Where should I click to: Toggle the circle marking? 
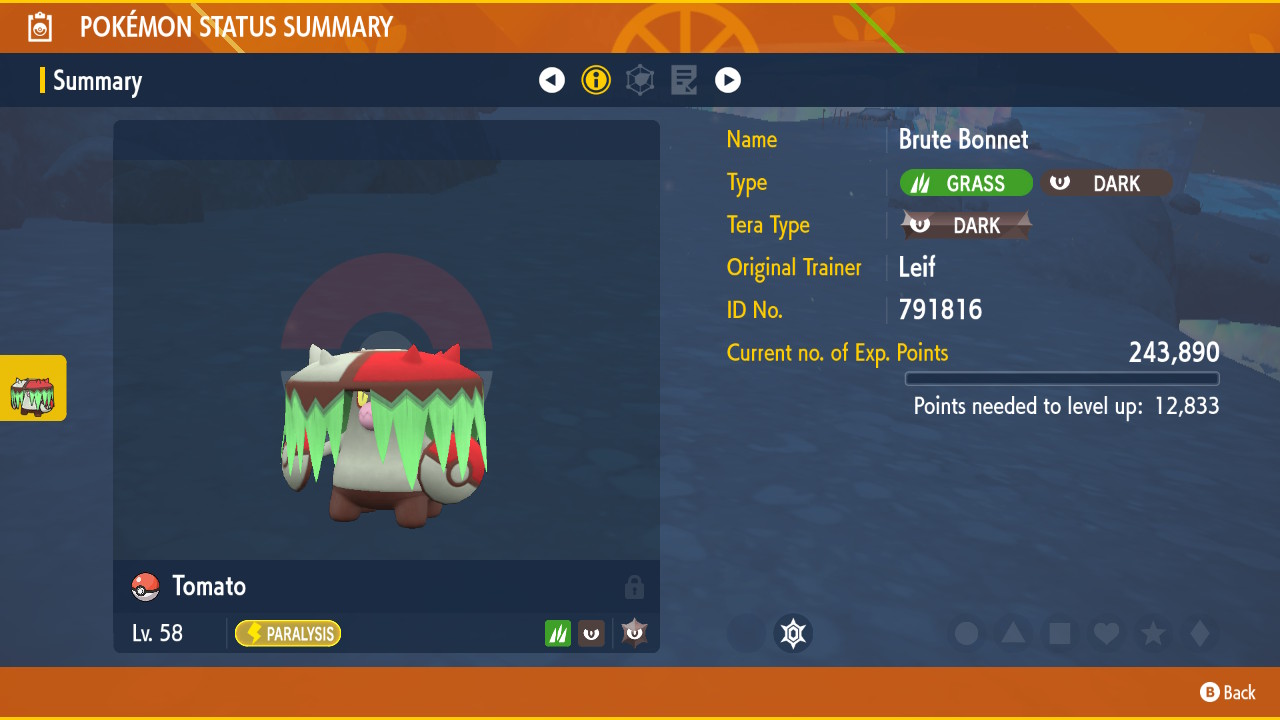coord(966,633)
